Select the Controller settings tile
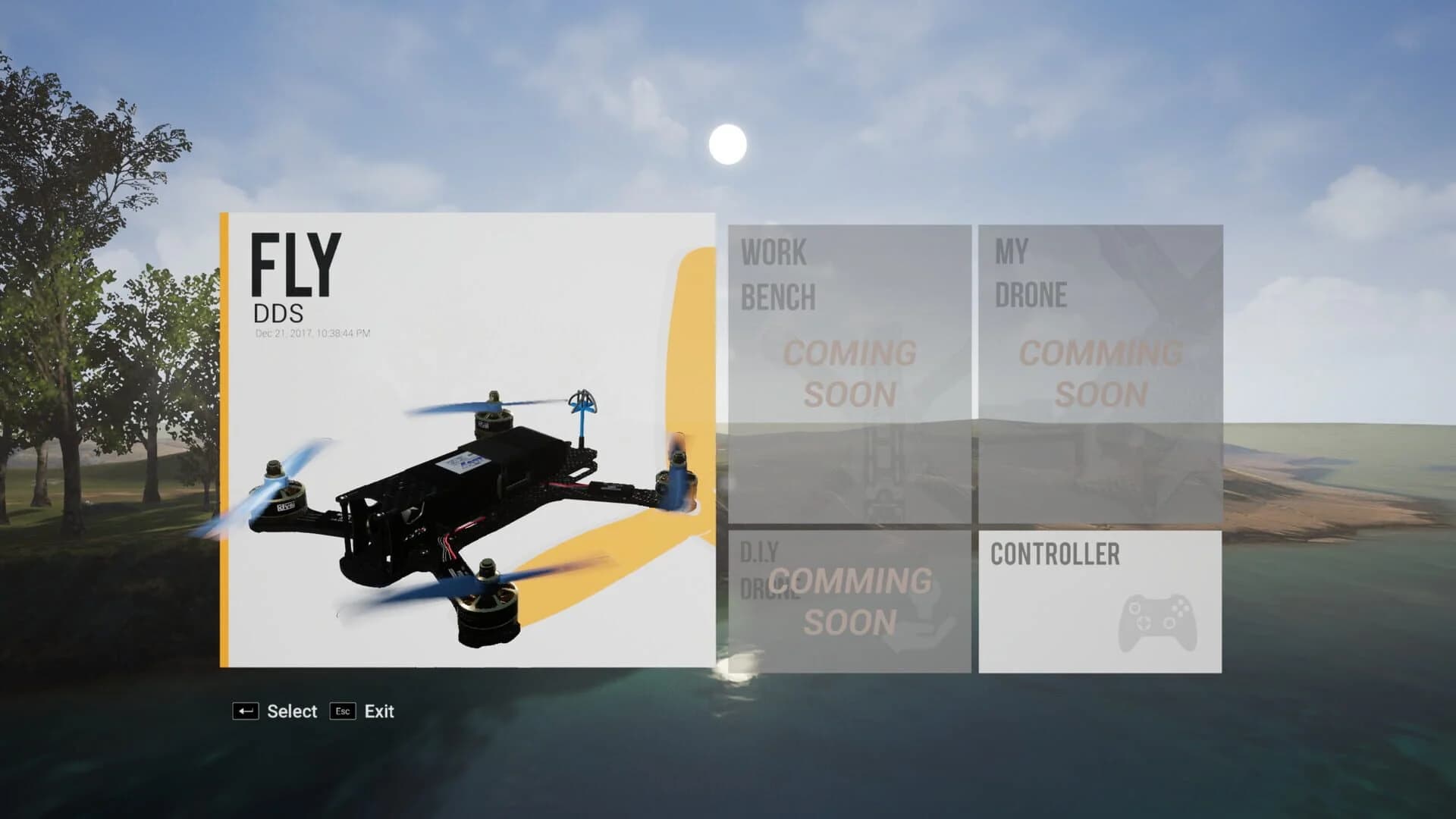This screenshot has width=1456, height=819. [x=1100, y=599]
